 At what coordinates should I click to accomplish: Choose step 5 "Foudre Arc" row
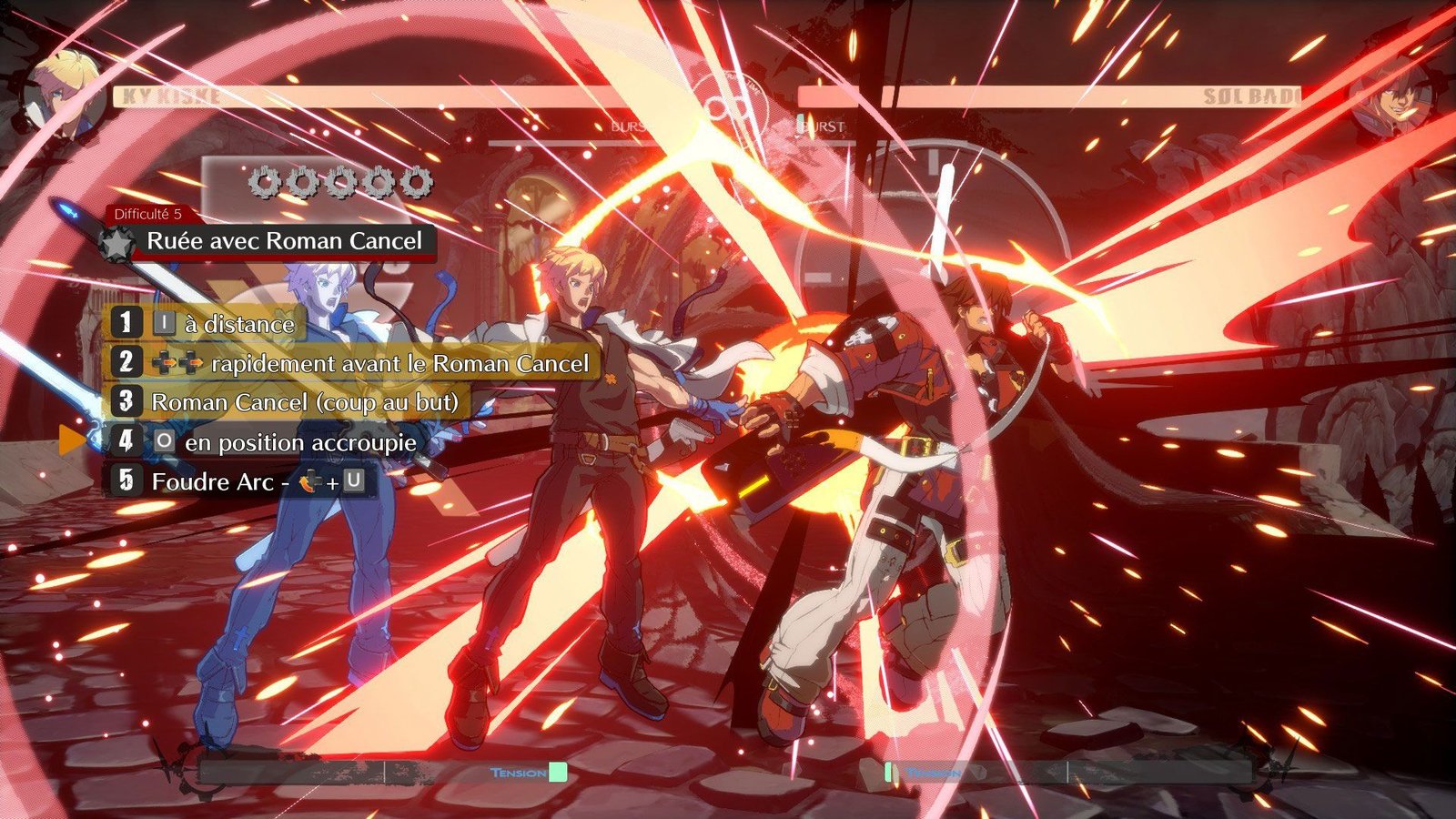[239, 481]
